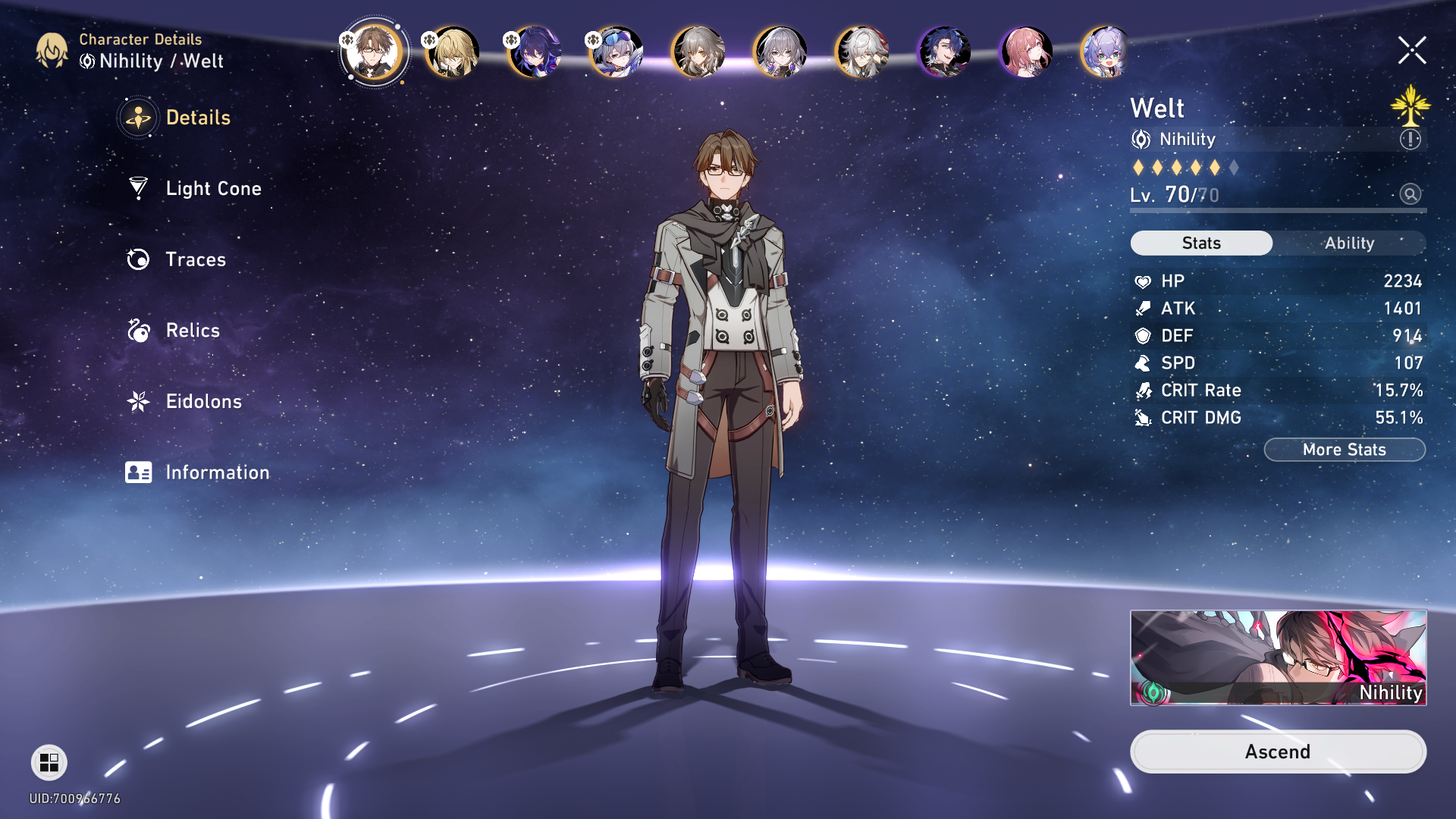
Task: Pick the goggles-wearing character portrait
Action: point(617,52)
